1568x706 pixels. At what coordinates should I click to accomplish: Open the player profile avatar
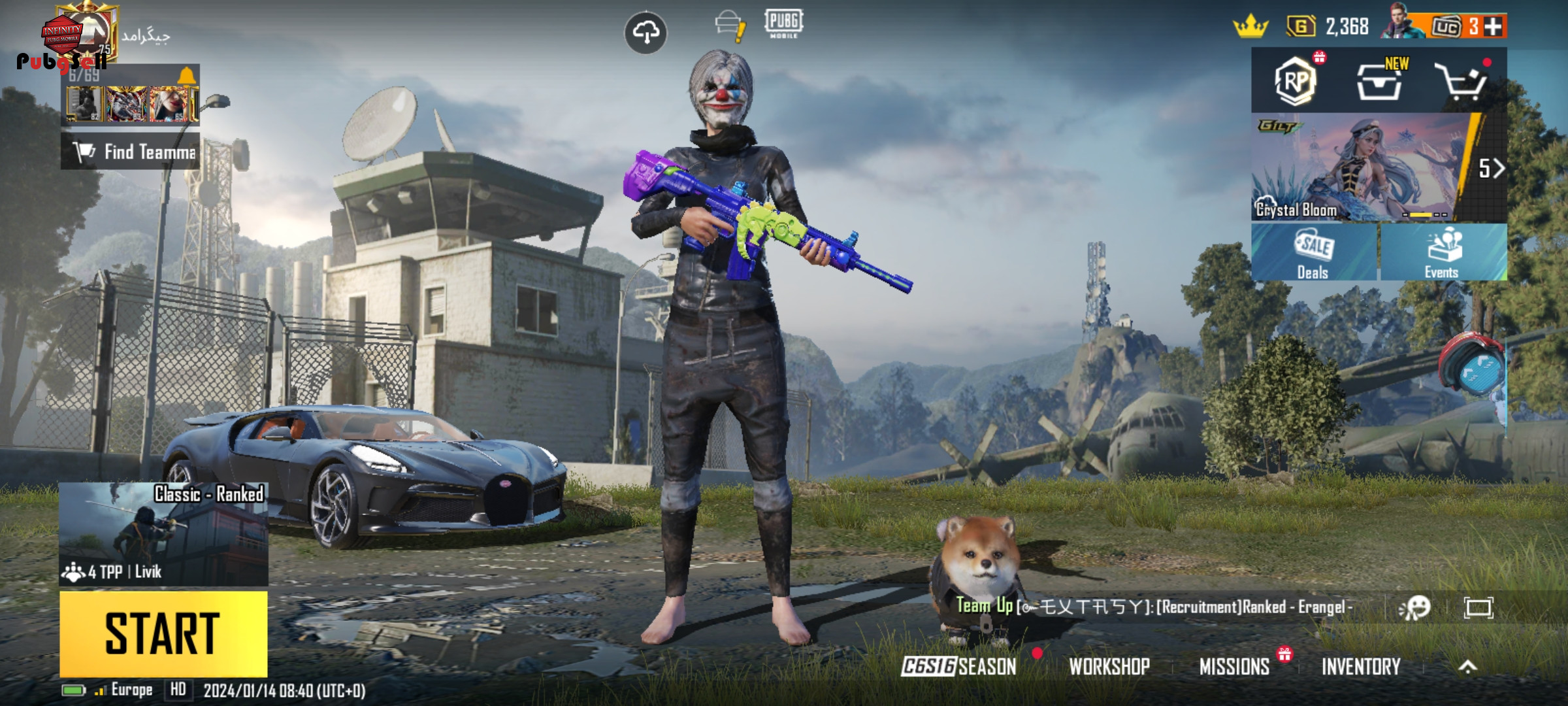pos(82,34)
